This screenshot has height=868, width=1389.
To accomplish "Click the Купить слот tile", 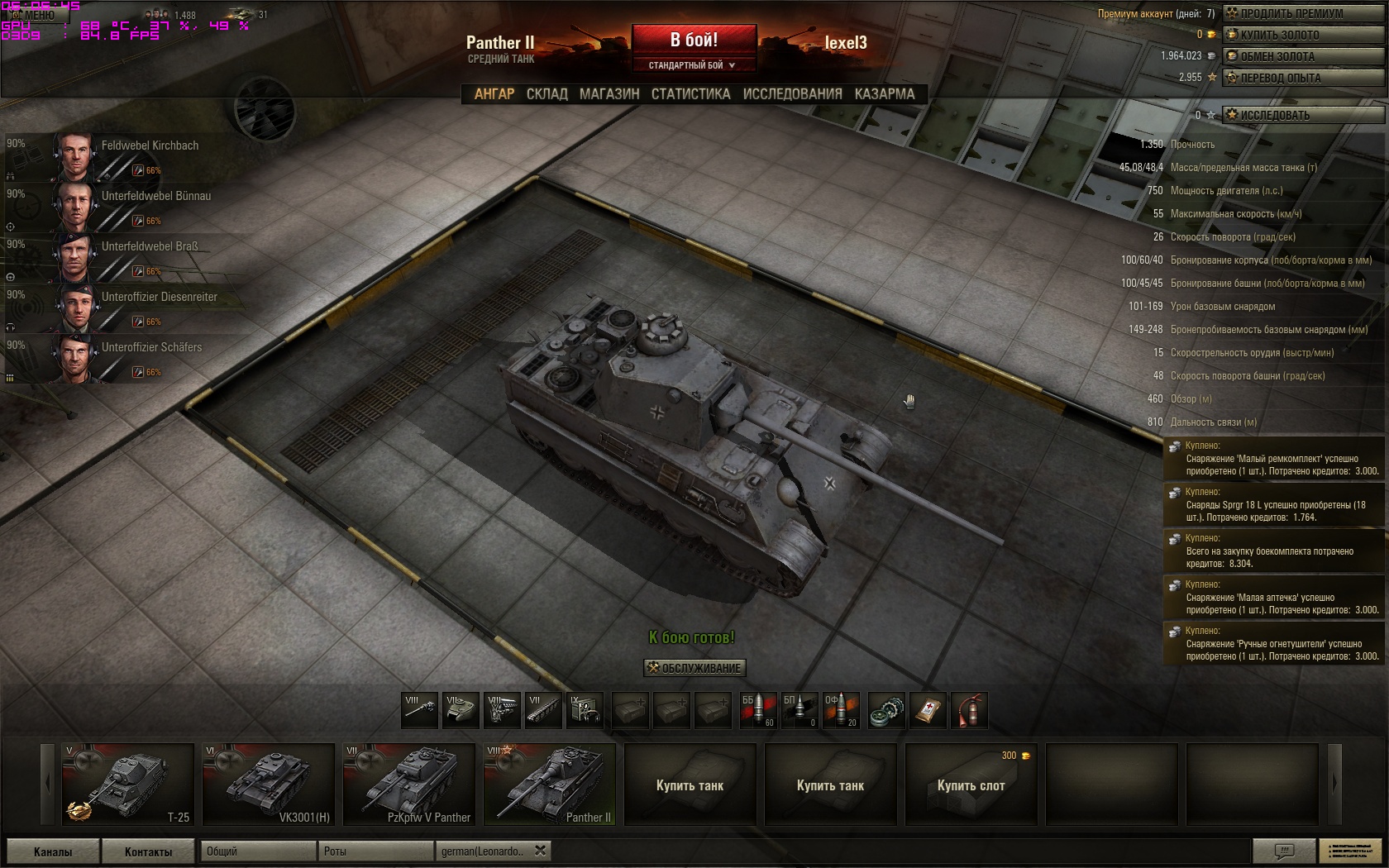I will pyautogui.click(x=971, y=784).
